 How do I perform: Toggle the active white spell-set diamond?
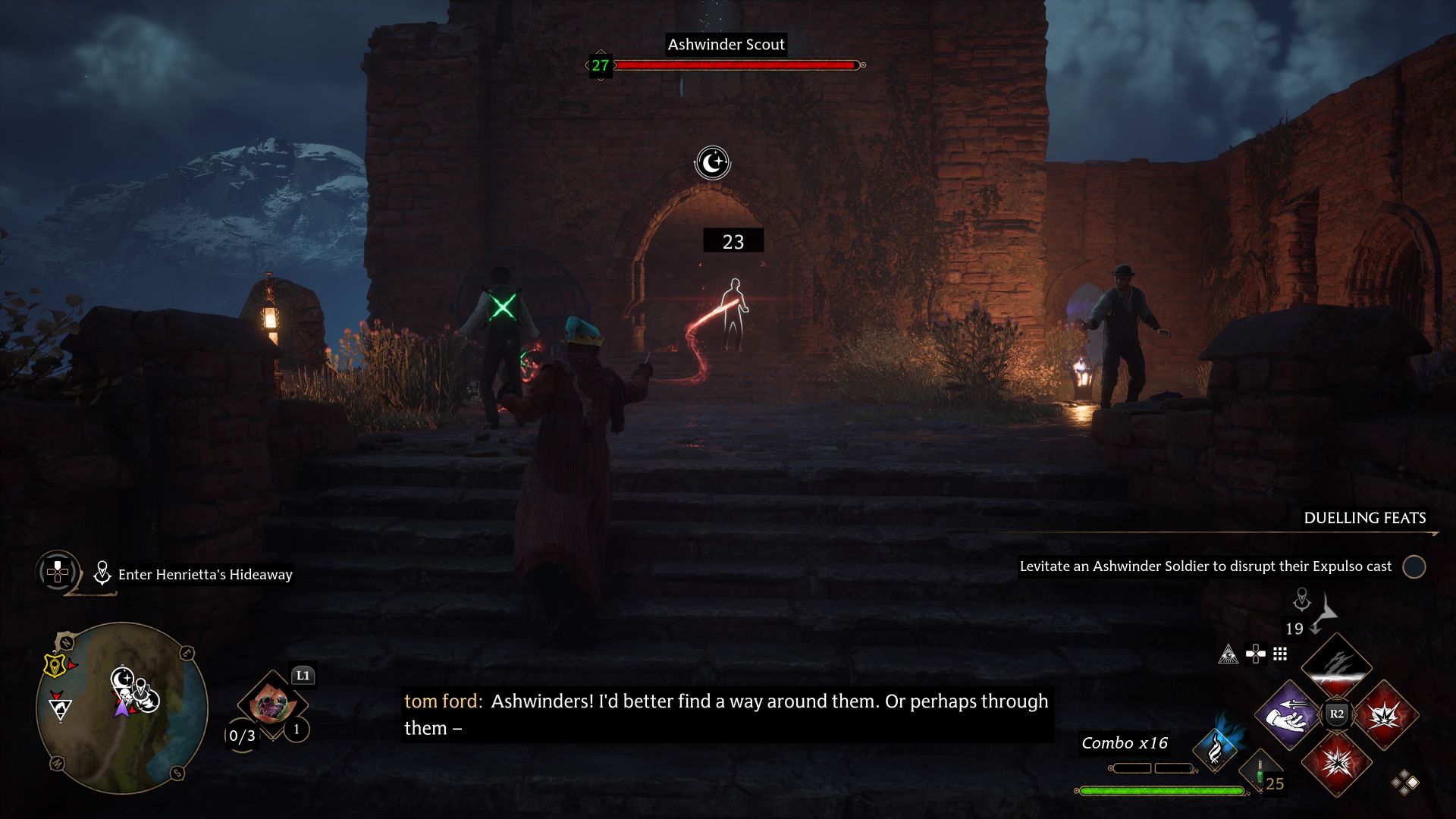[x=1414, y=784]
